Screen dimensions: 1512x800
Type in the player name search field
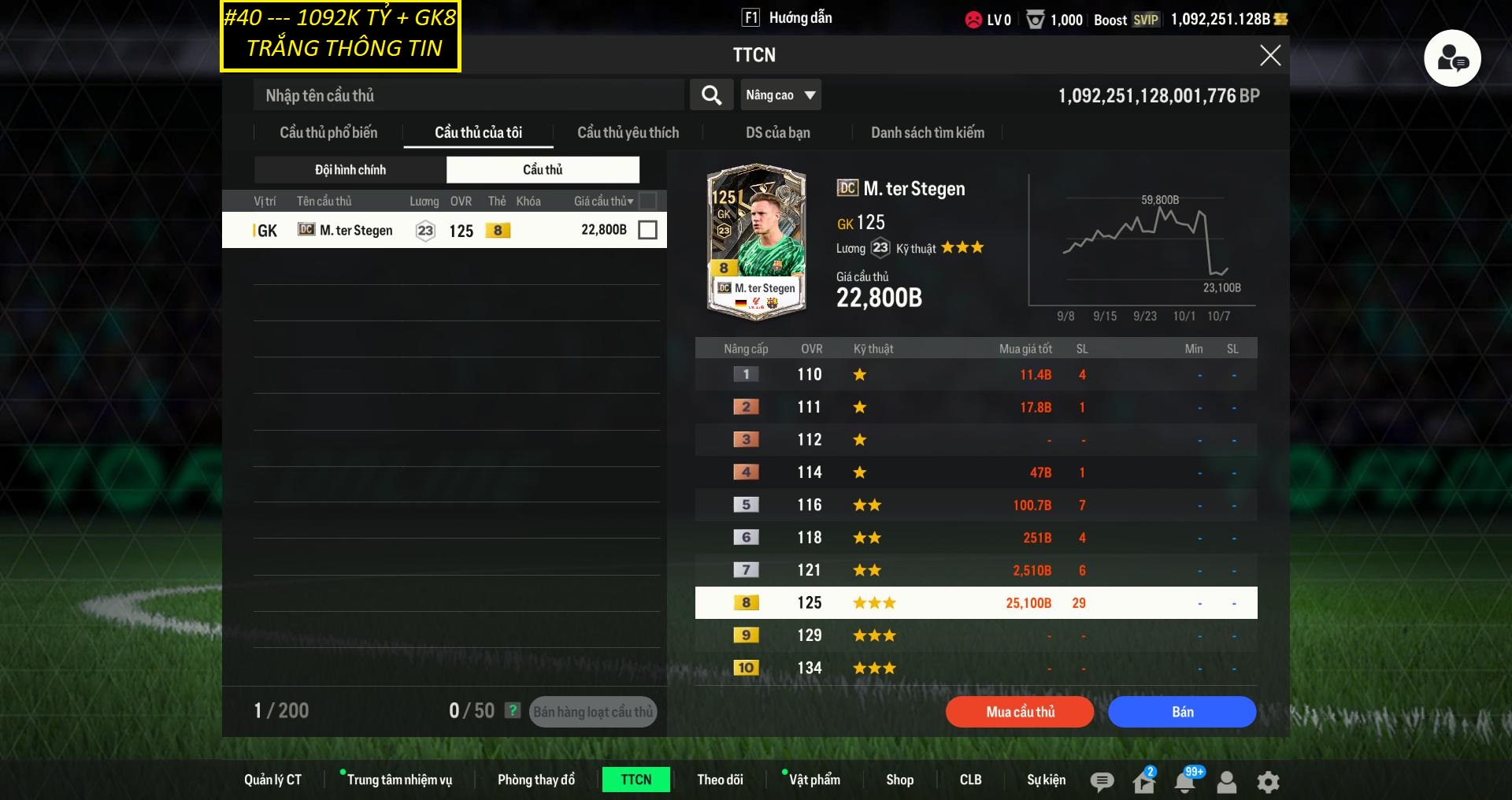click(469, 95)
